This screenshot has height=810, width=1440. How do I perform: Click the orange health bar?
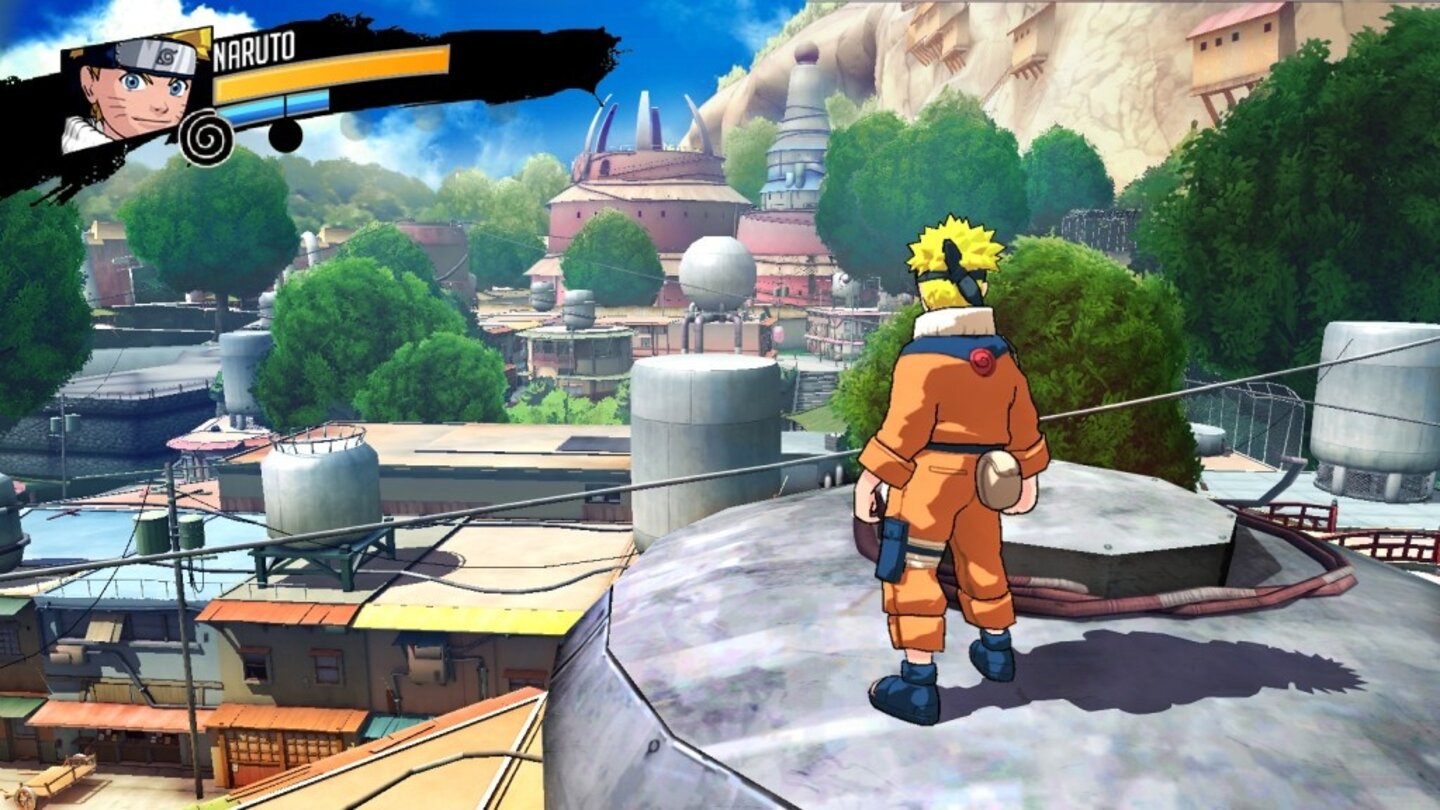coord(330,72)
